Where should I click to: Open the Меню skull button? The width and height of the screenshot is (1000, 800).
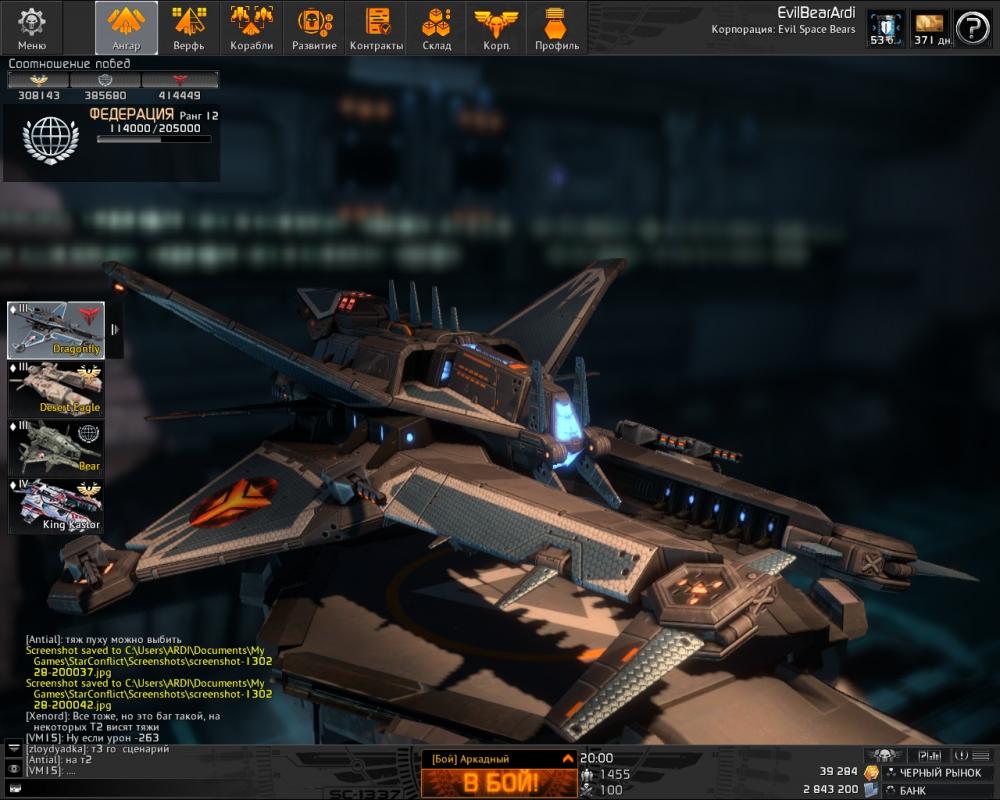[32, 27]
